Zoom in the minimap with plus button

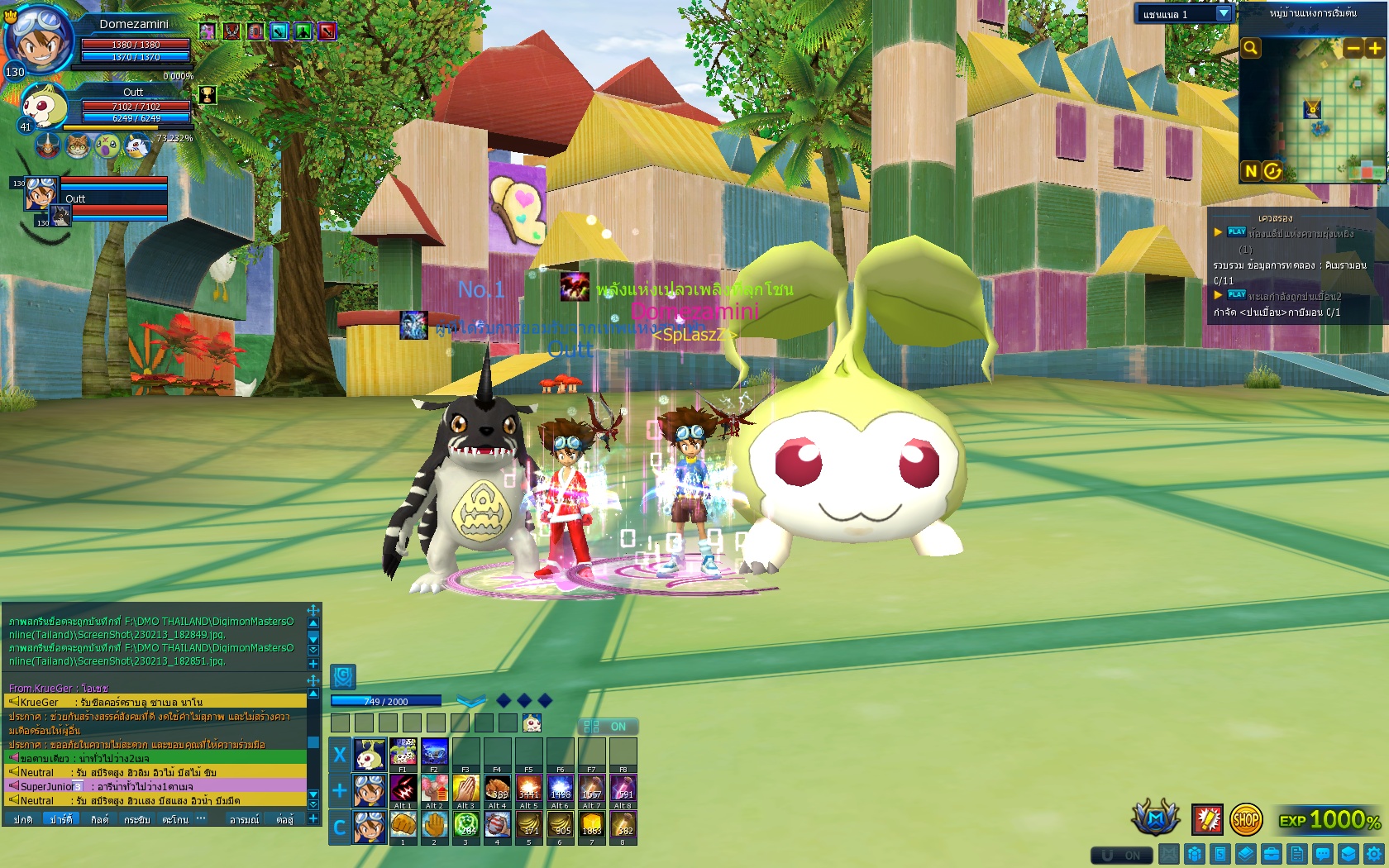click(x=1375, y=48)
